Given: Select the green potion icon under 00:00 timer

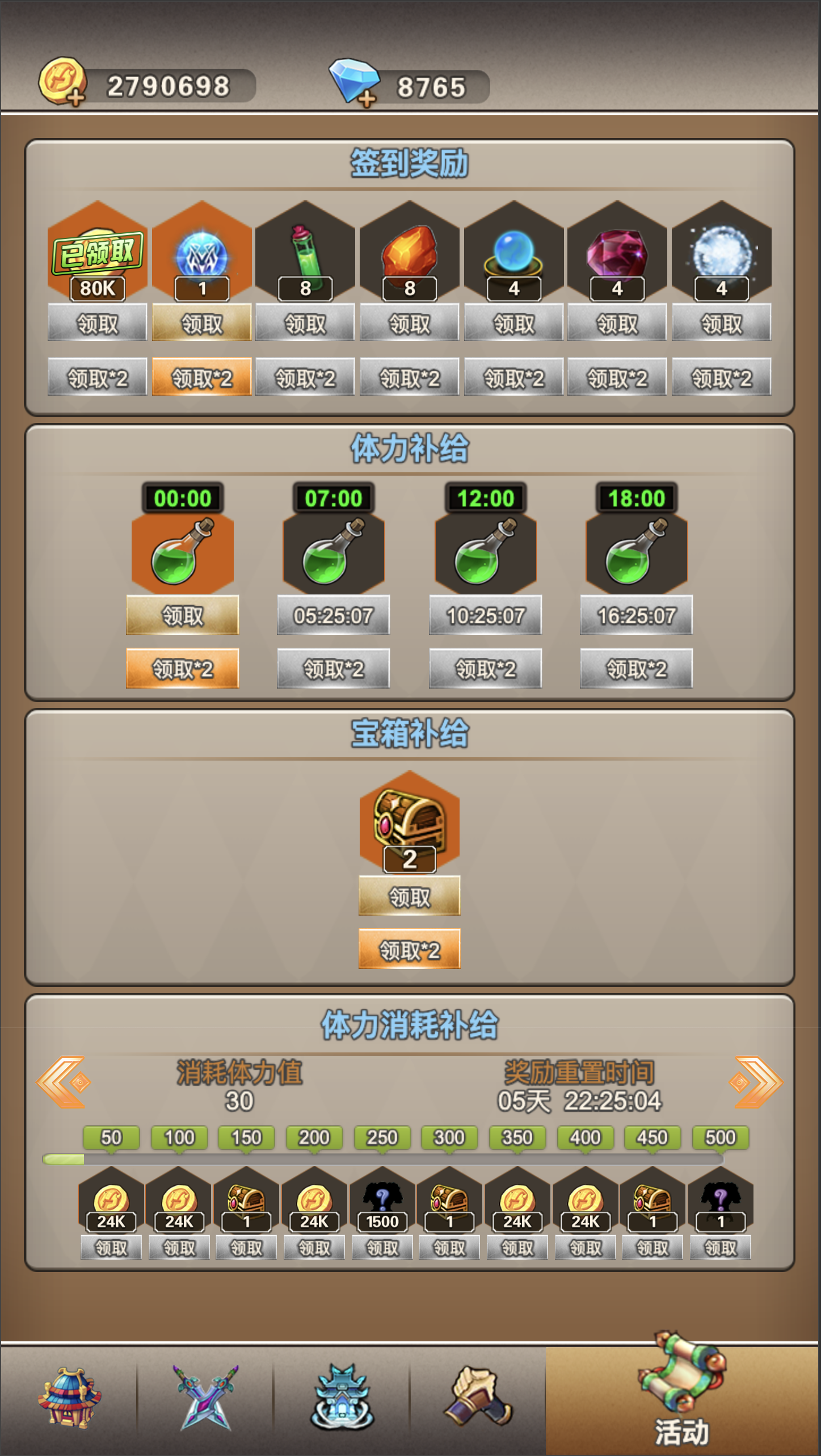Looking at the screenshot, I should click(183, 553).
